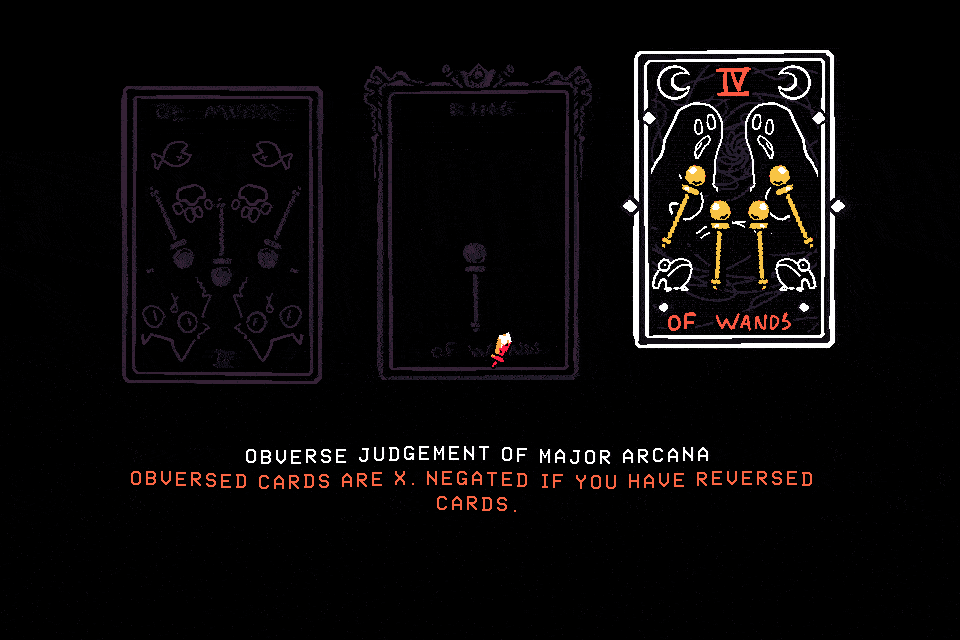Image resolution: width=960 pixels, height=640 pixels.
Task: Pick the dimmed card with fish and paws
Action: pyautogui.click(x=222, y=235)
